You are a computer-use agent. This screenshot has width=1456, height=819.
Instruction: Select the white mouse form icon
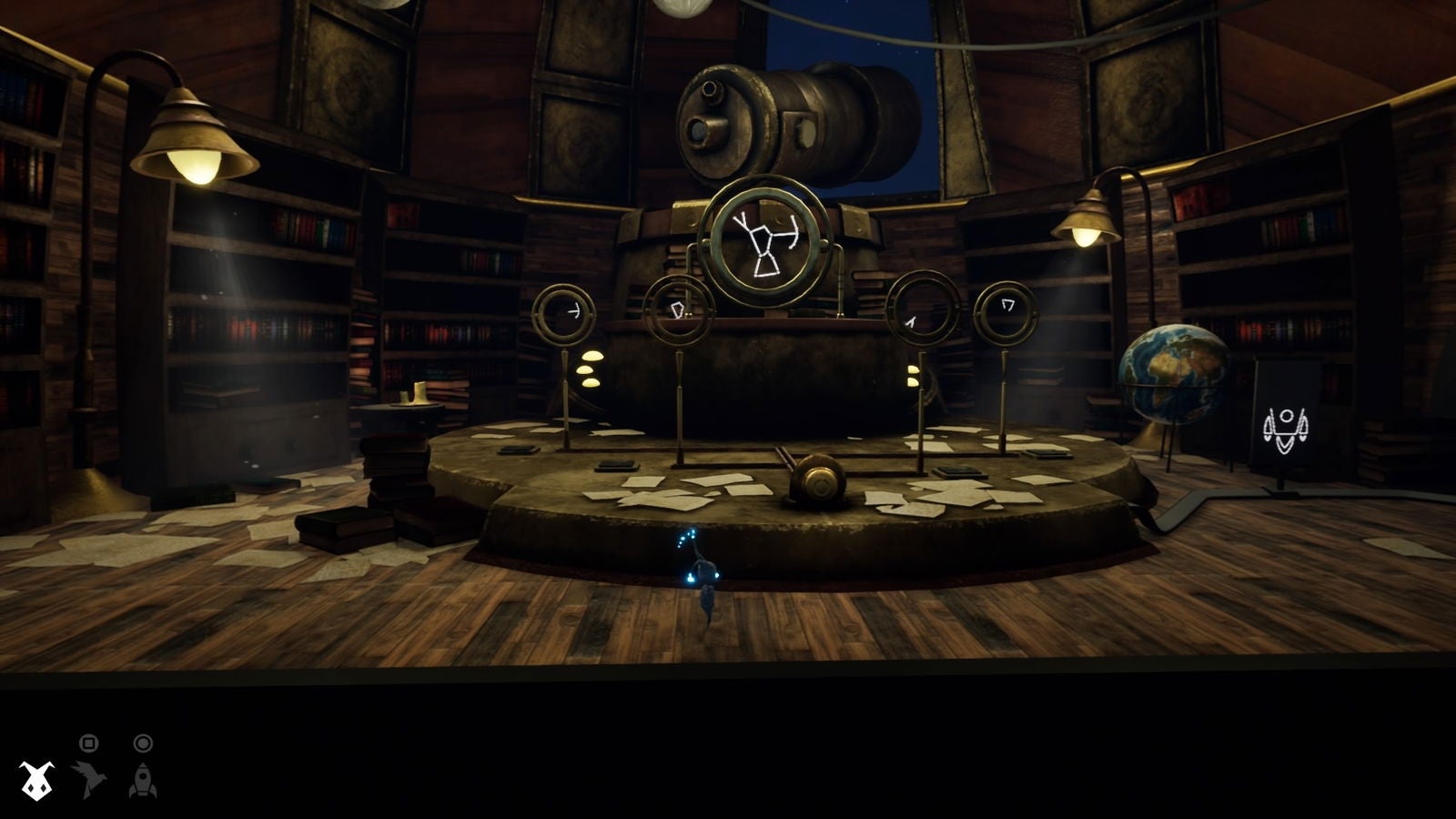(x=36, y=781)
